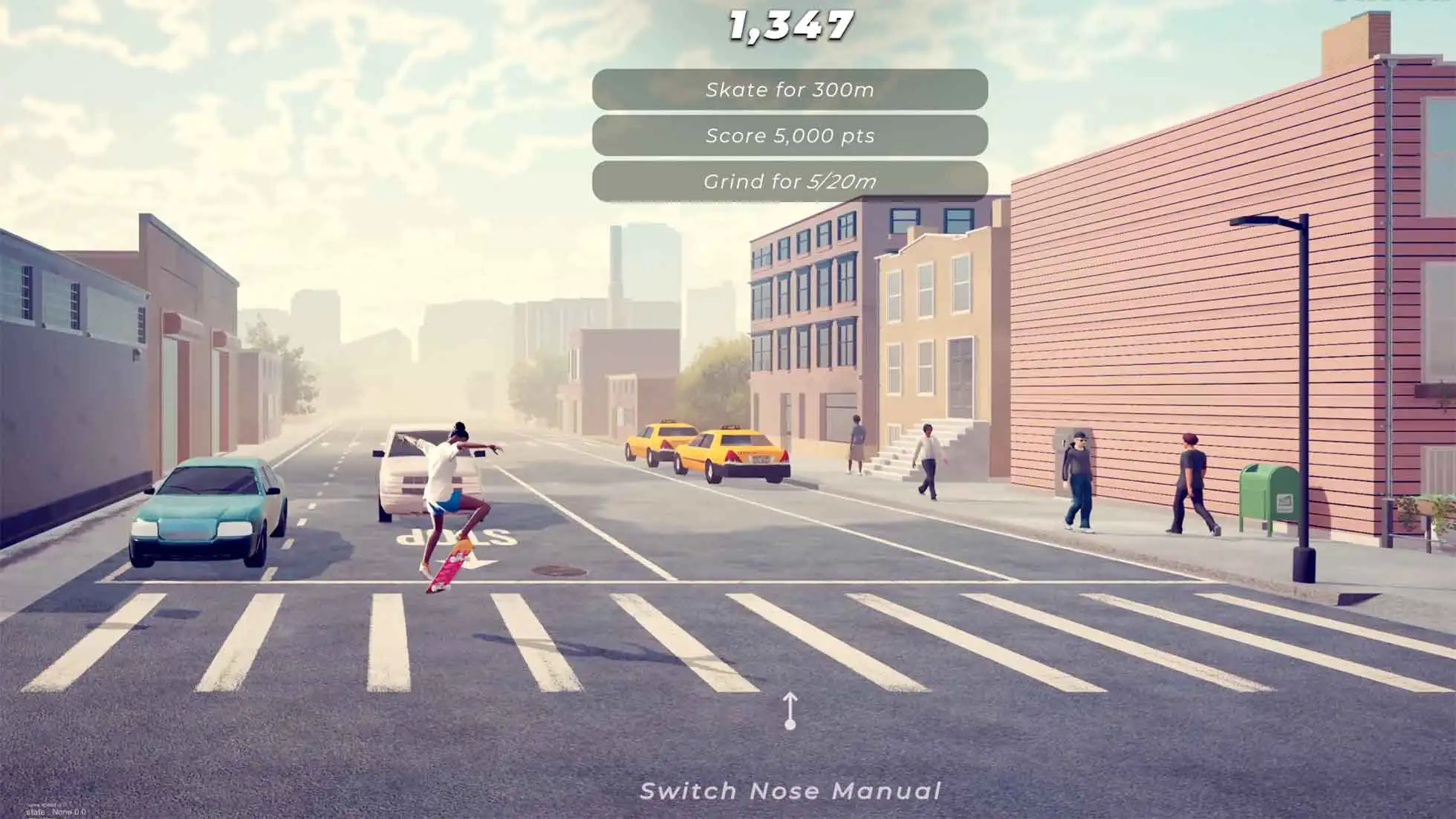Choose the "Grind for 5/20m" objective tracker
1456x819 pixels.
click(x=790, y=182)
